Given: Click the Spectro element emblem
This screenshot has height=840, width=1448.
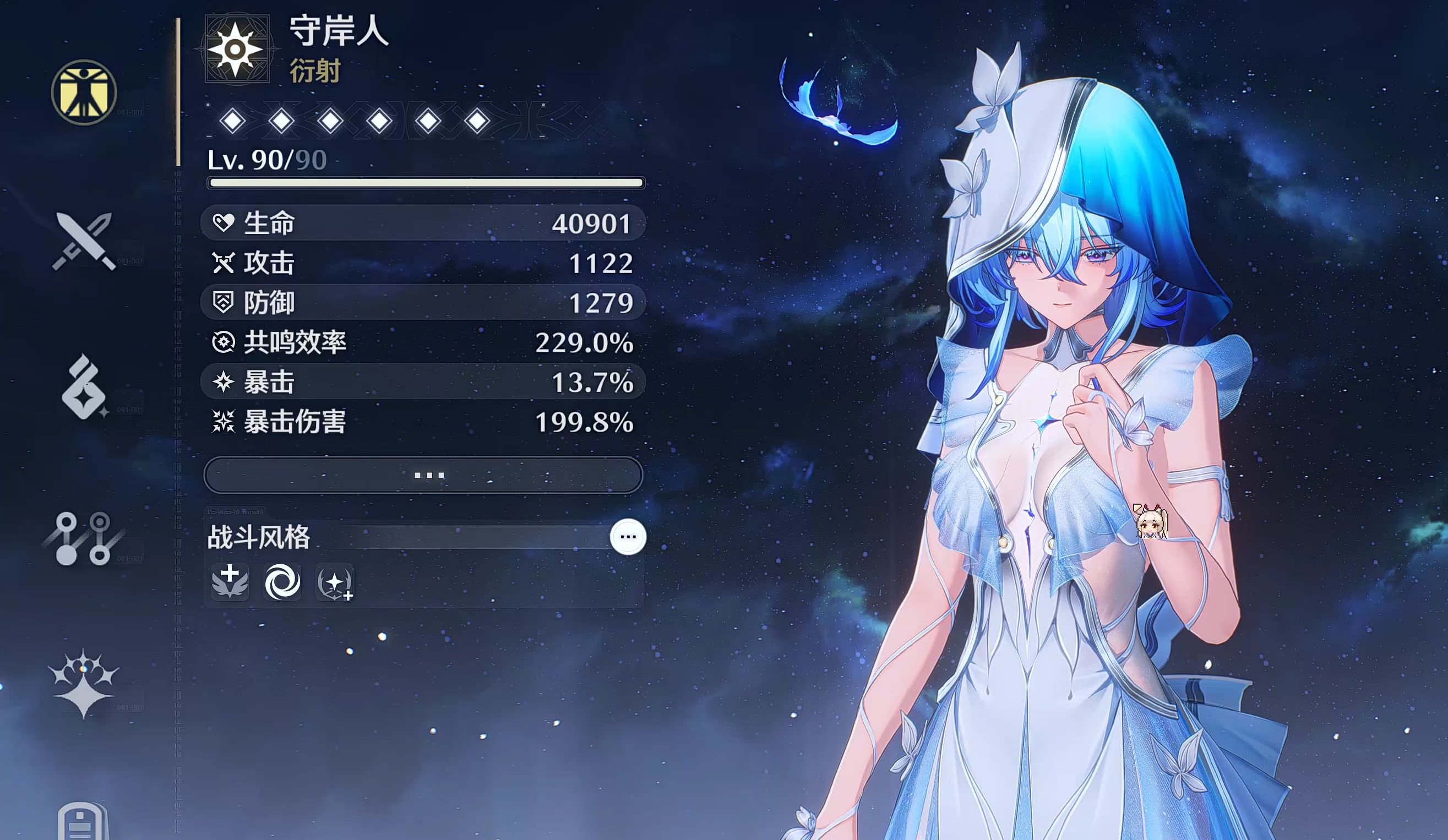Looking at the screenshot, I should (x=237, y=50).
